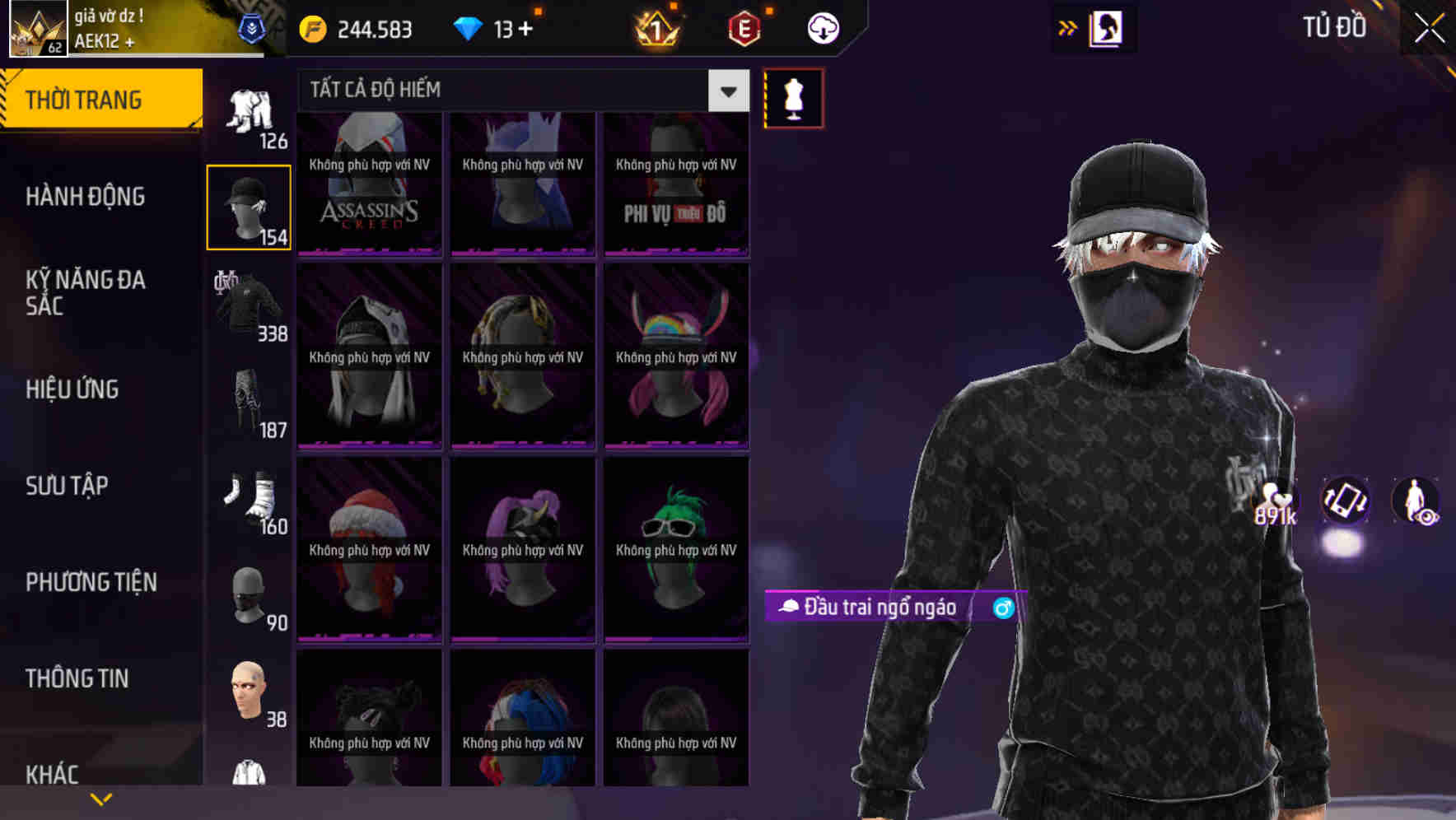The width and height of the screenshot is (1456, 820).
Task: Select the shoes category icon
Action: pyautogui.click(x=249, y=498)
